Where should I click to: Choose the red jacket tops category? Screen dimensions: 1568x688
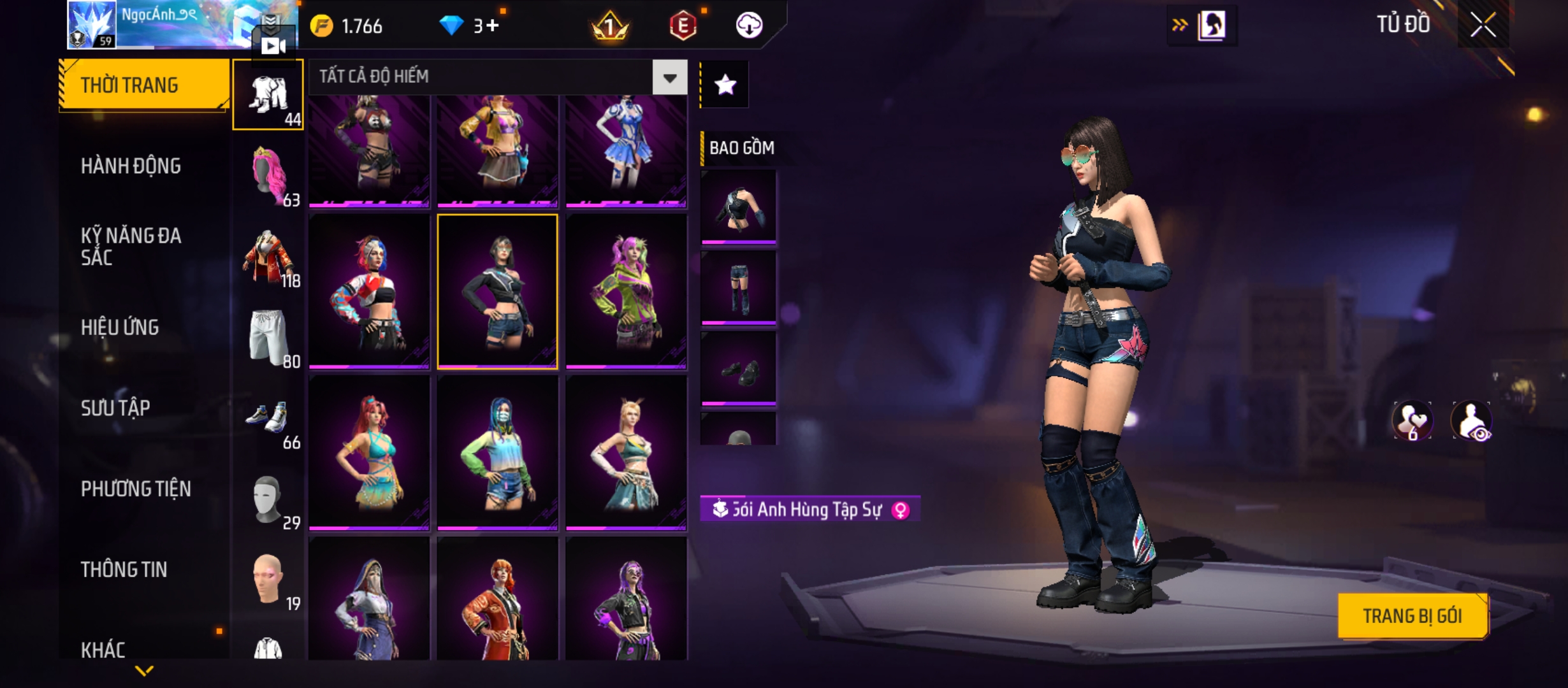click(268, 257)
